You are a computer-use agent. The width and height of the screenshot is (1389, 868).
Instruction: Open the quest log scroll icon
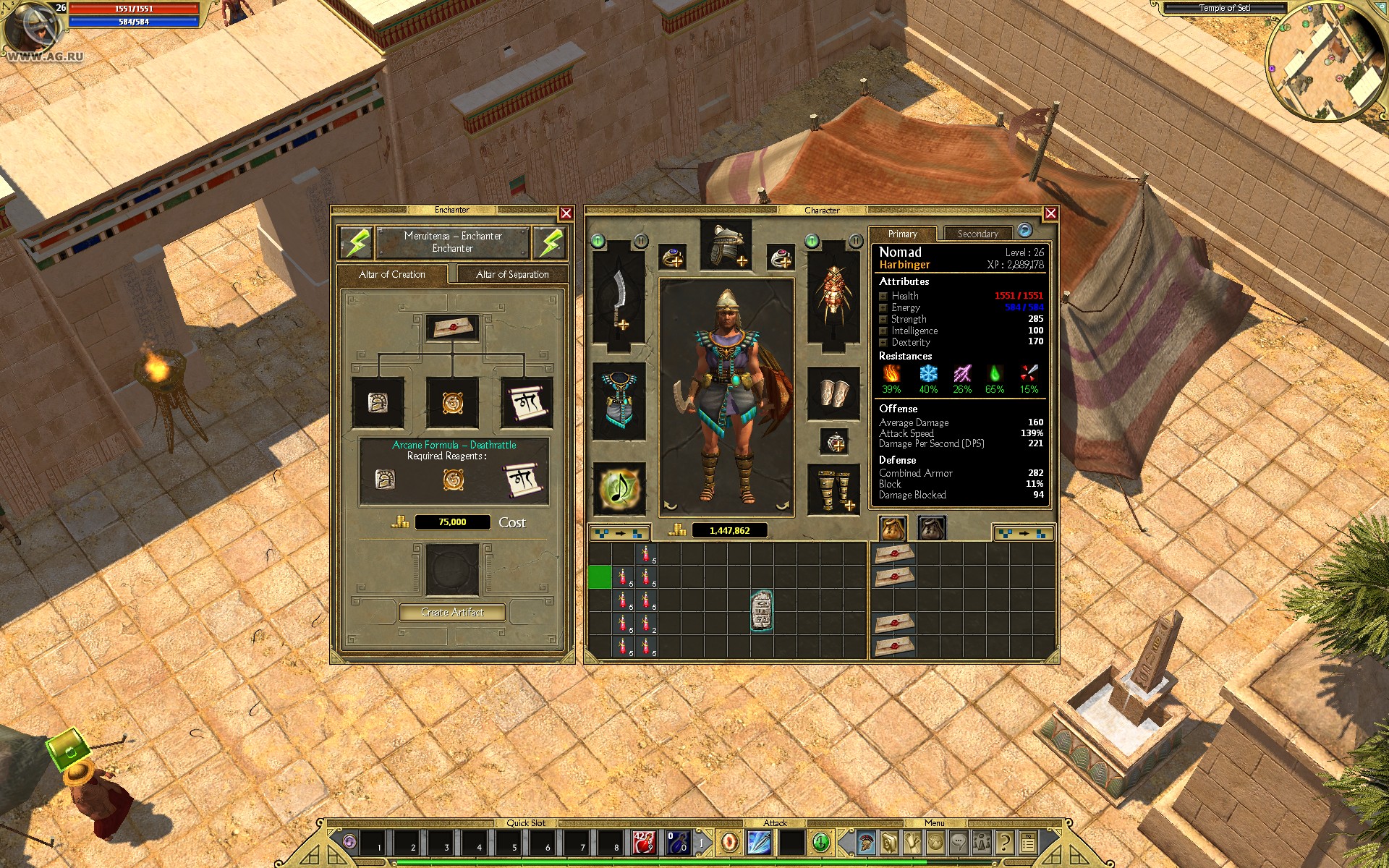(912, 843)
